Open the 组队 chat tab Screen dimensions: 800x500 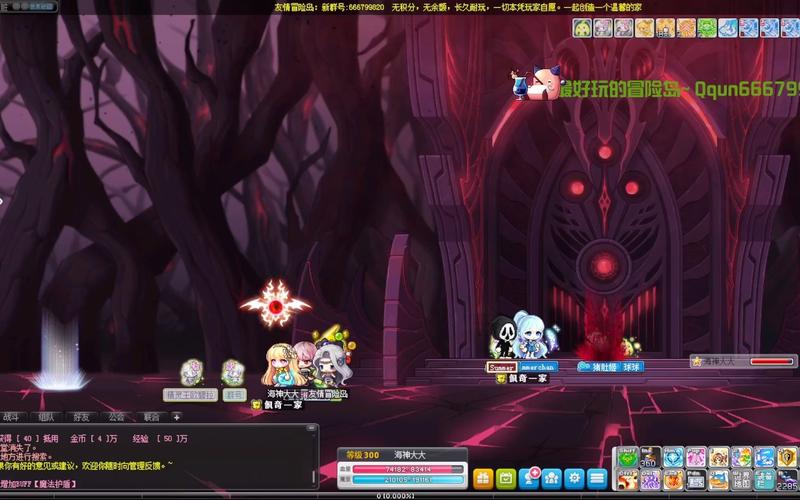47,417
